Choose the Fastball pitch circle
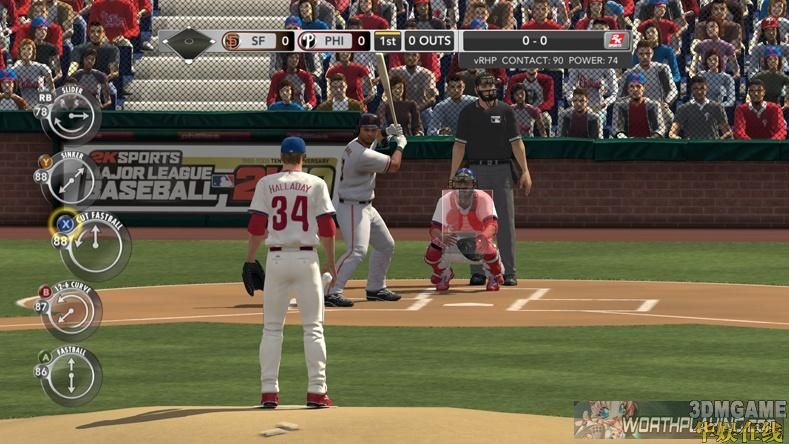 click(72, 376)
